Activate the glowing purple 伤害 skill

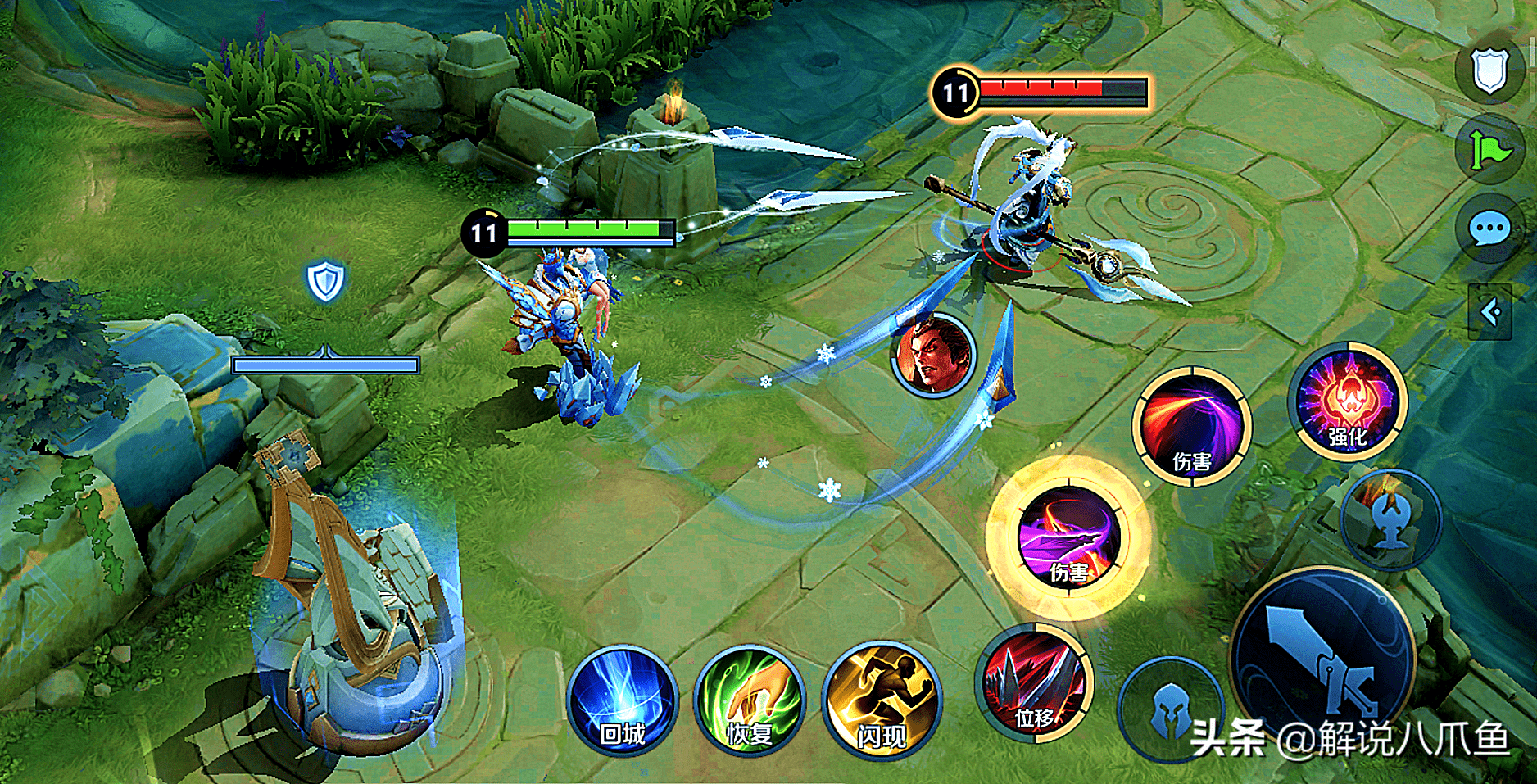pos(1068,537)
